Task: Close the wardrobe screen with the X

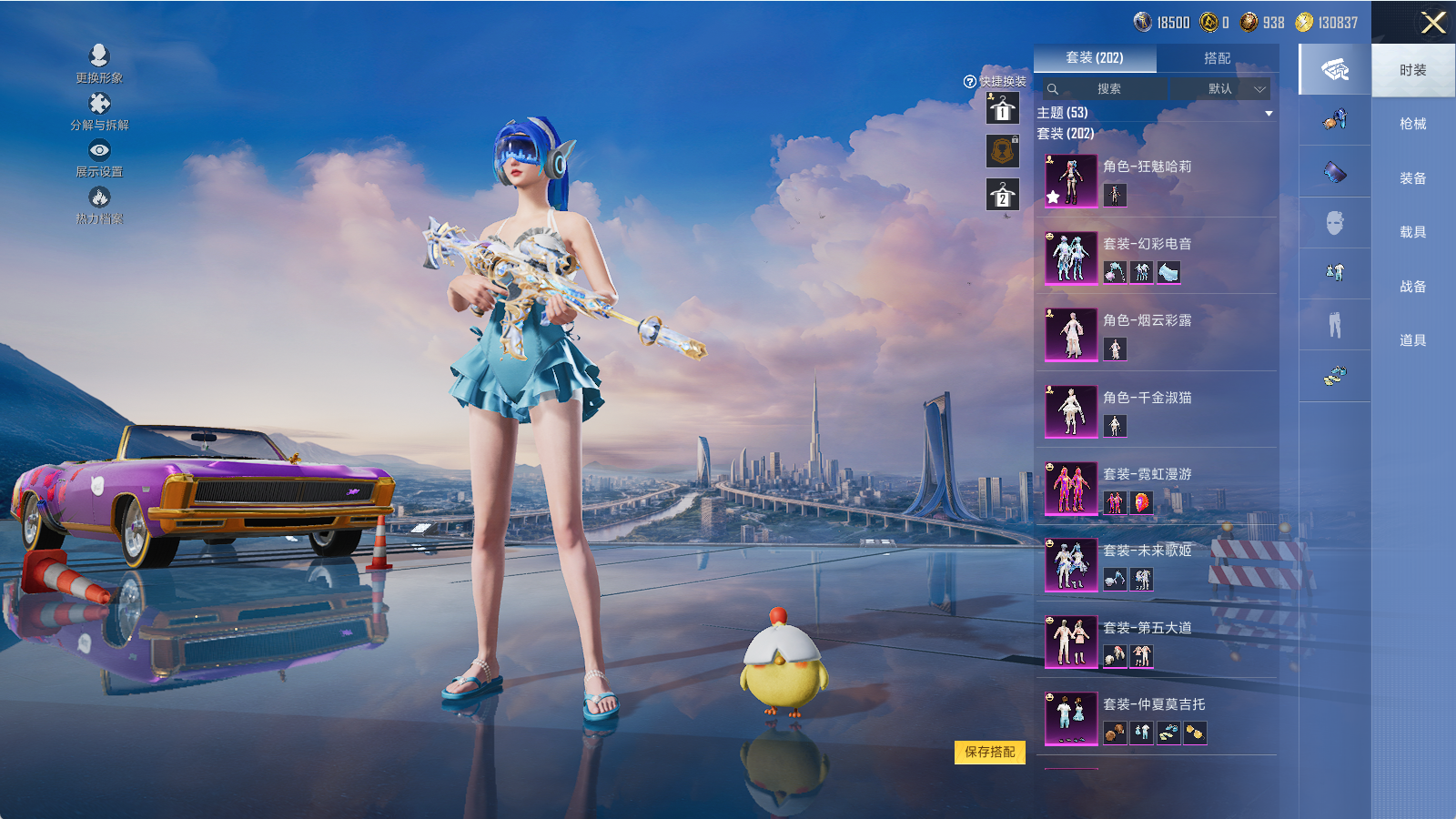Action: (1433, 23)
